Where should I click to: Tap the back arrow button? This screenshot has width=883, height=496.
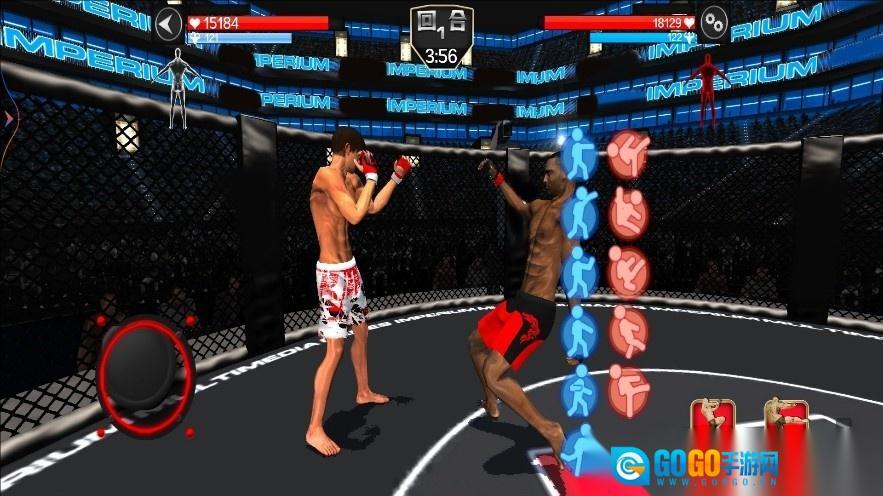[x=169, y=24]
